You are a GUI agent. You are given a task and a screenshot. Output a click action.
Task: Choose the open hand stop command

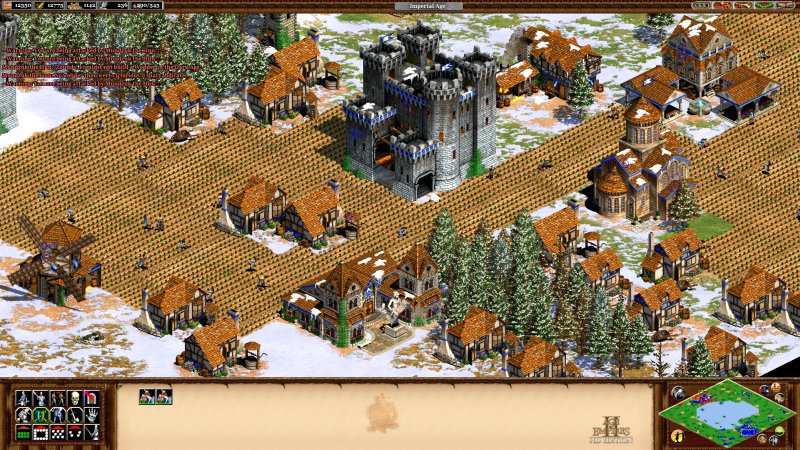point(91,415)
